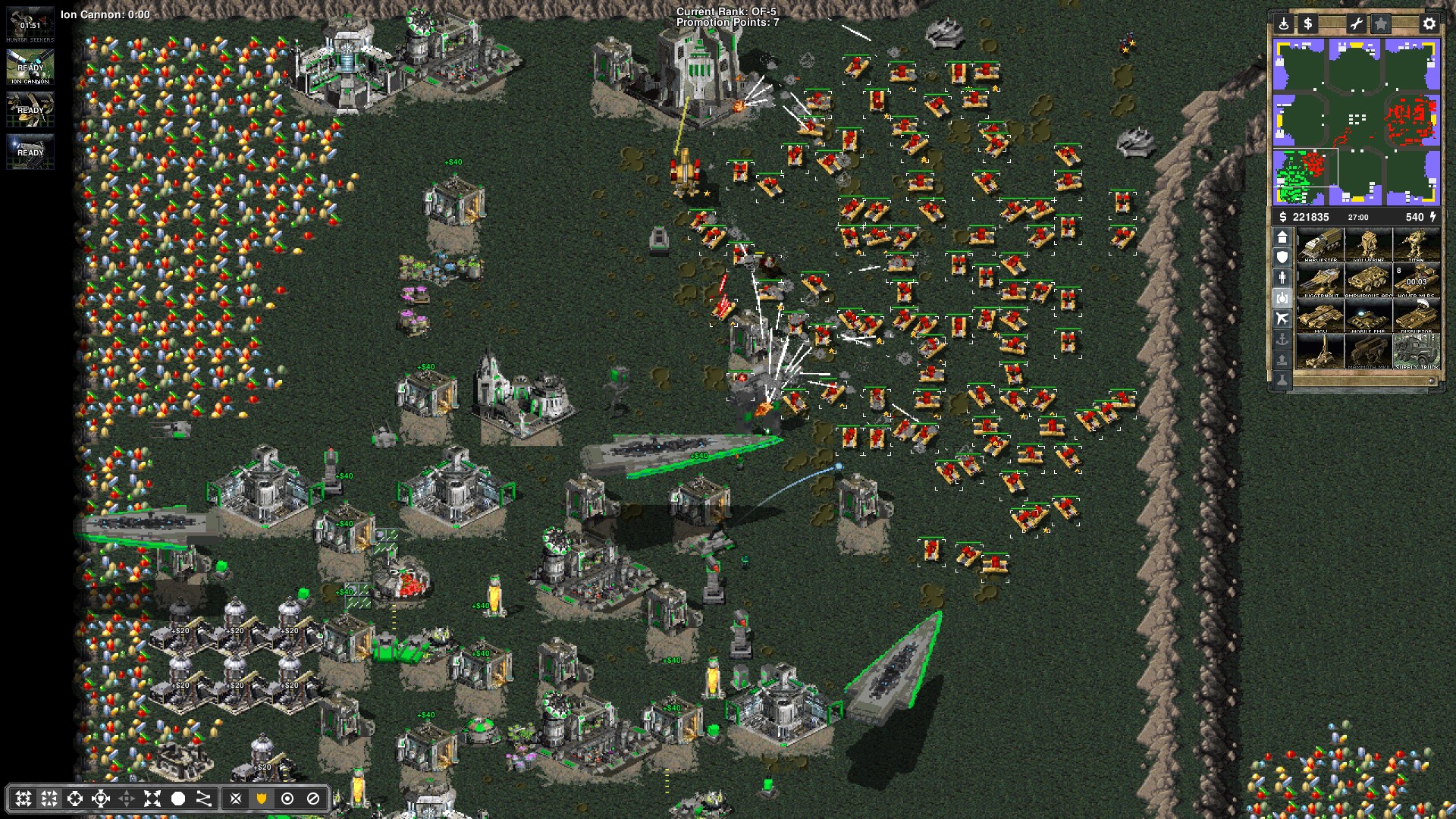Screen dimensions: 1456x819
Task: Order a Supply Truck
Action: click(1416, 353)
